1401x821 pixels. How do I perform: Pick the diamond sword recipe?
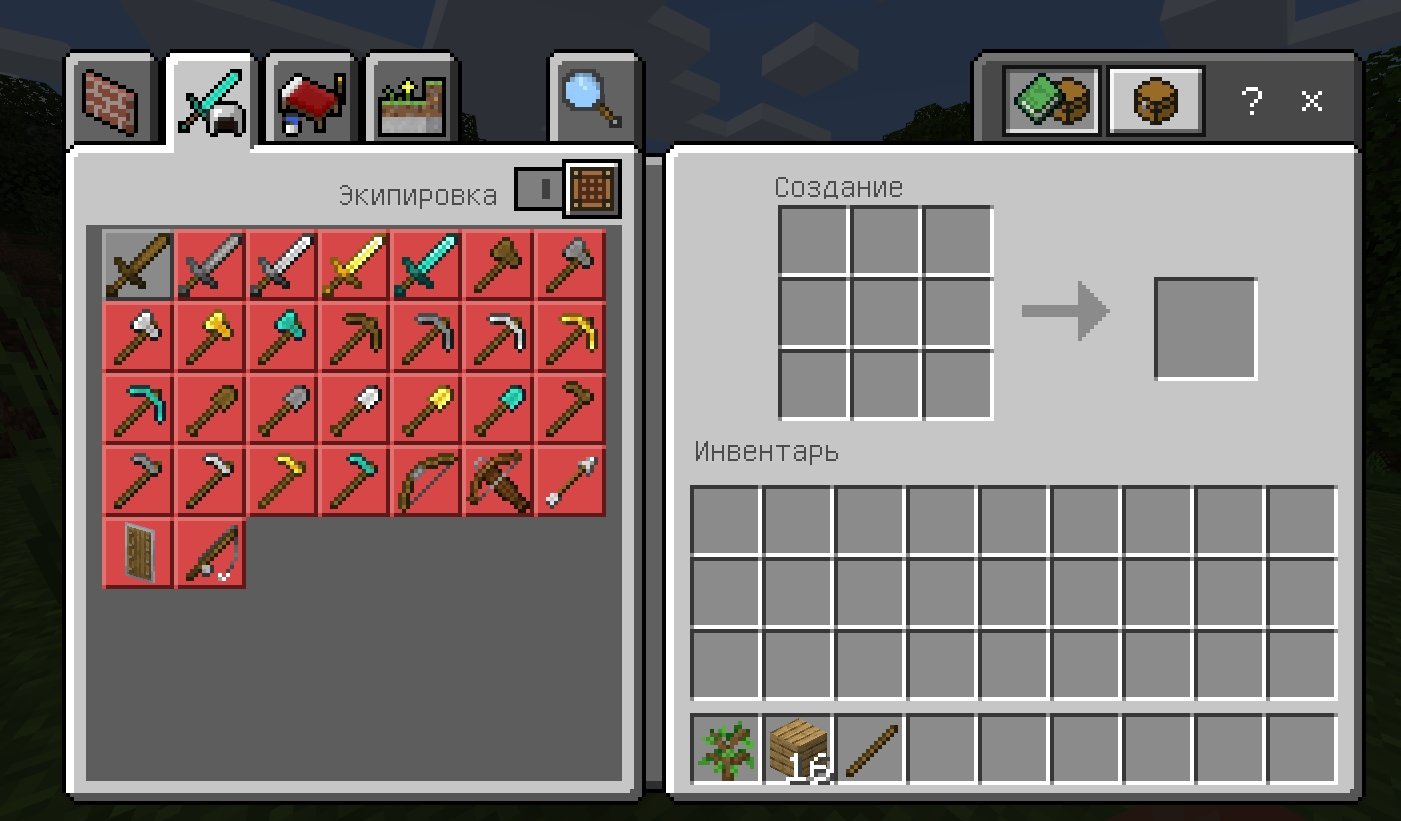427,266
